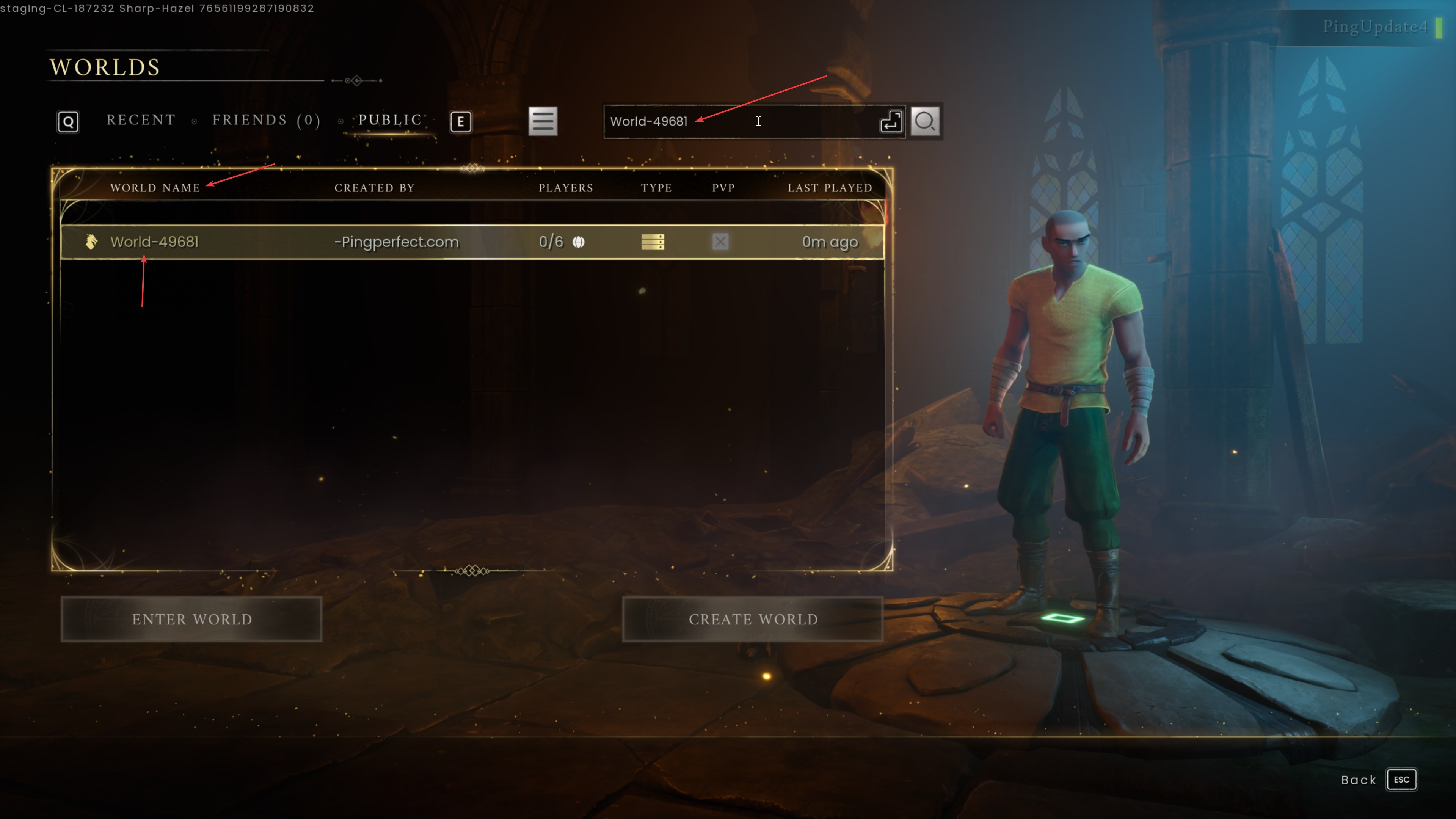The image size is (1456, 819).
Task: Click the Enter World button
Action: click(x=191, y=620)
